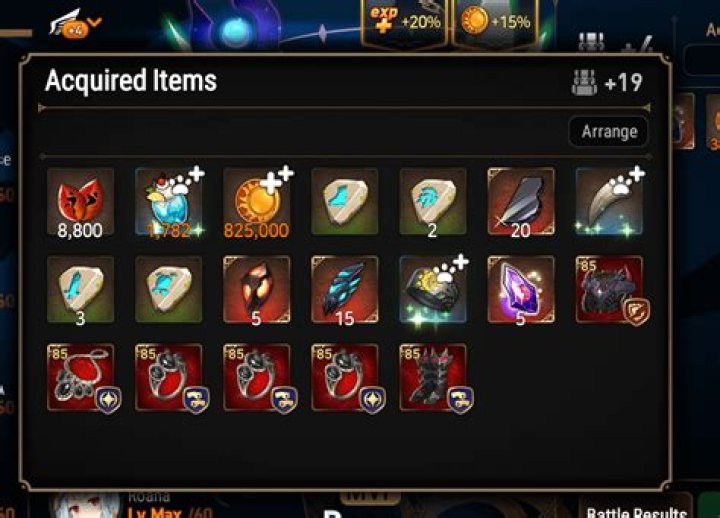Choose the blue drink item slot

click(x=168, y=201)
